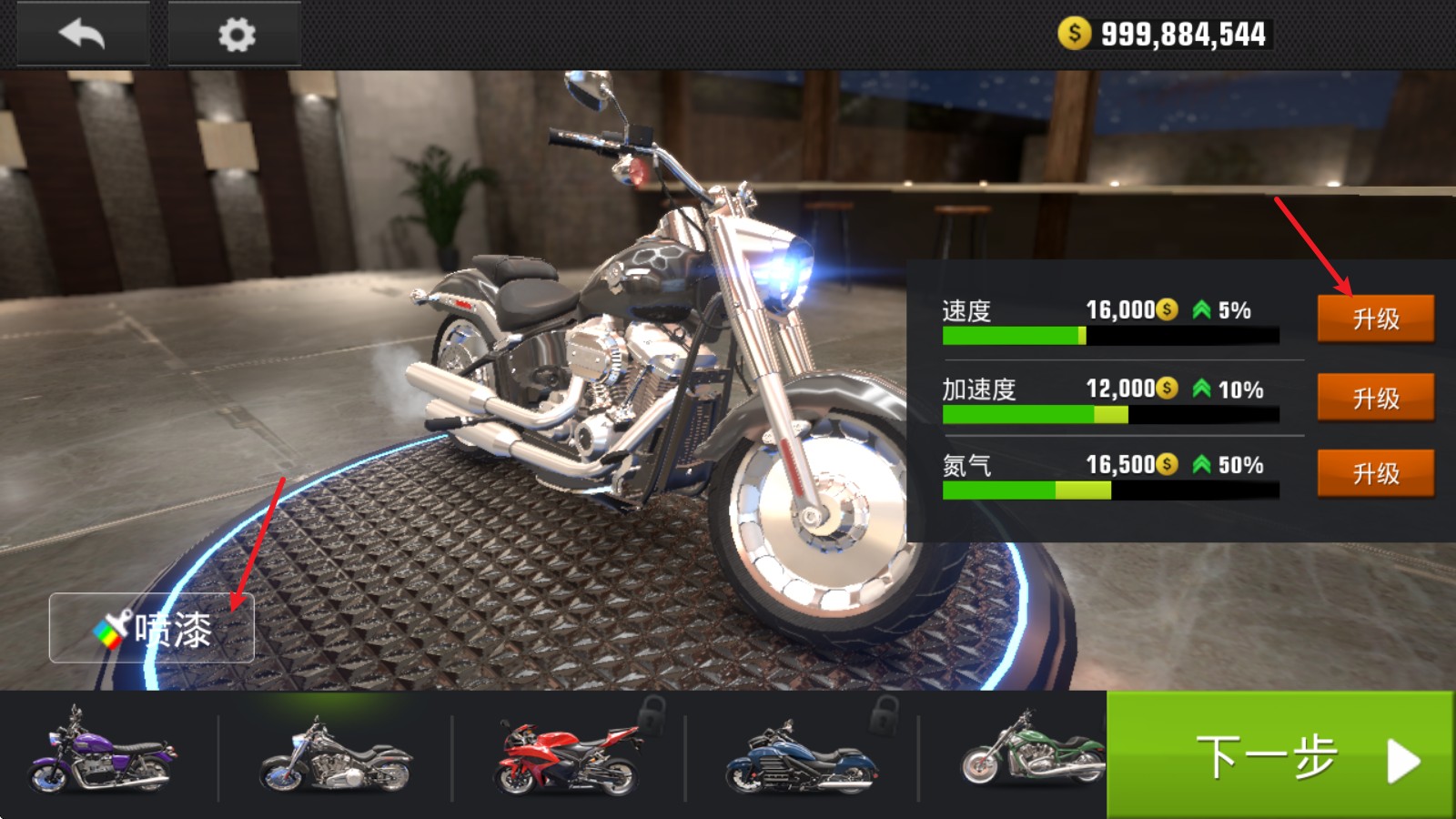Go back with the arrow button
This screenshot has height=819, width=1456.
tap(82, 35)
